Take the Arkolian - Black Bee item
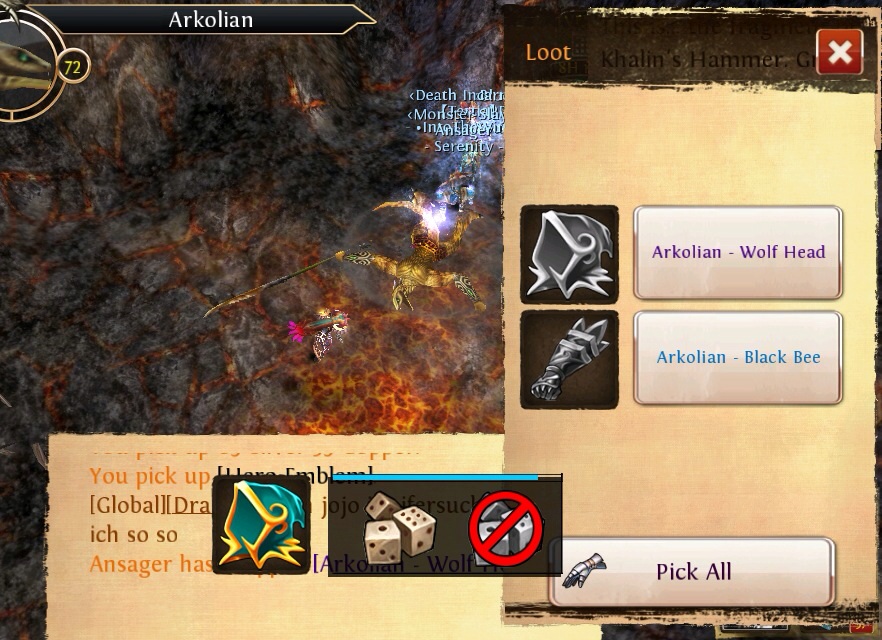Image resolution: width=882 pixels, height=640 pixels. [738, 358]
